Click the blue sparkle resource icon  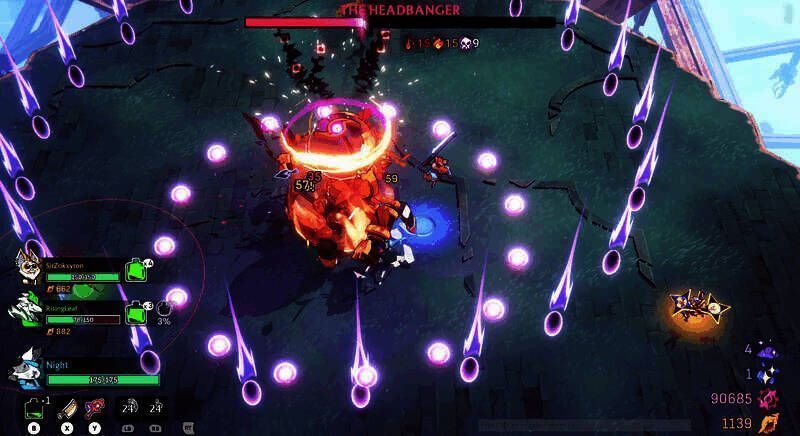pos(768,374)
